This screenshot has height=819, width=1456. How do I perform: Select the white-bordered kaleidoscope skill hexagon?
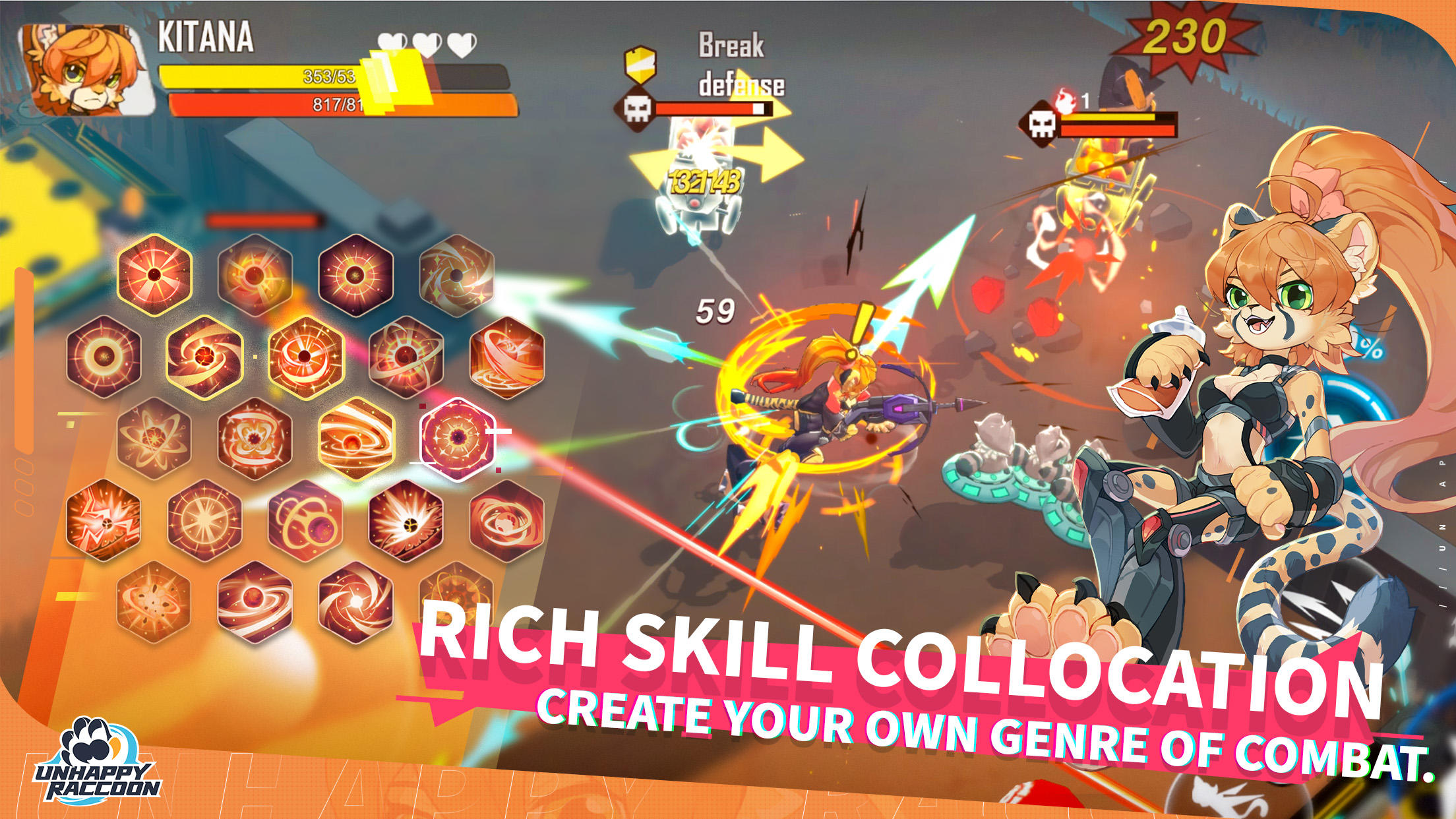click(457, 438)
